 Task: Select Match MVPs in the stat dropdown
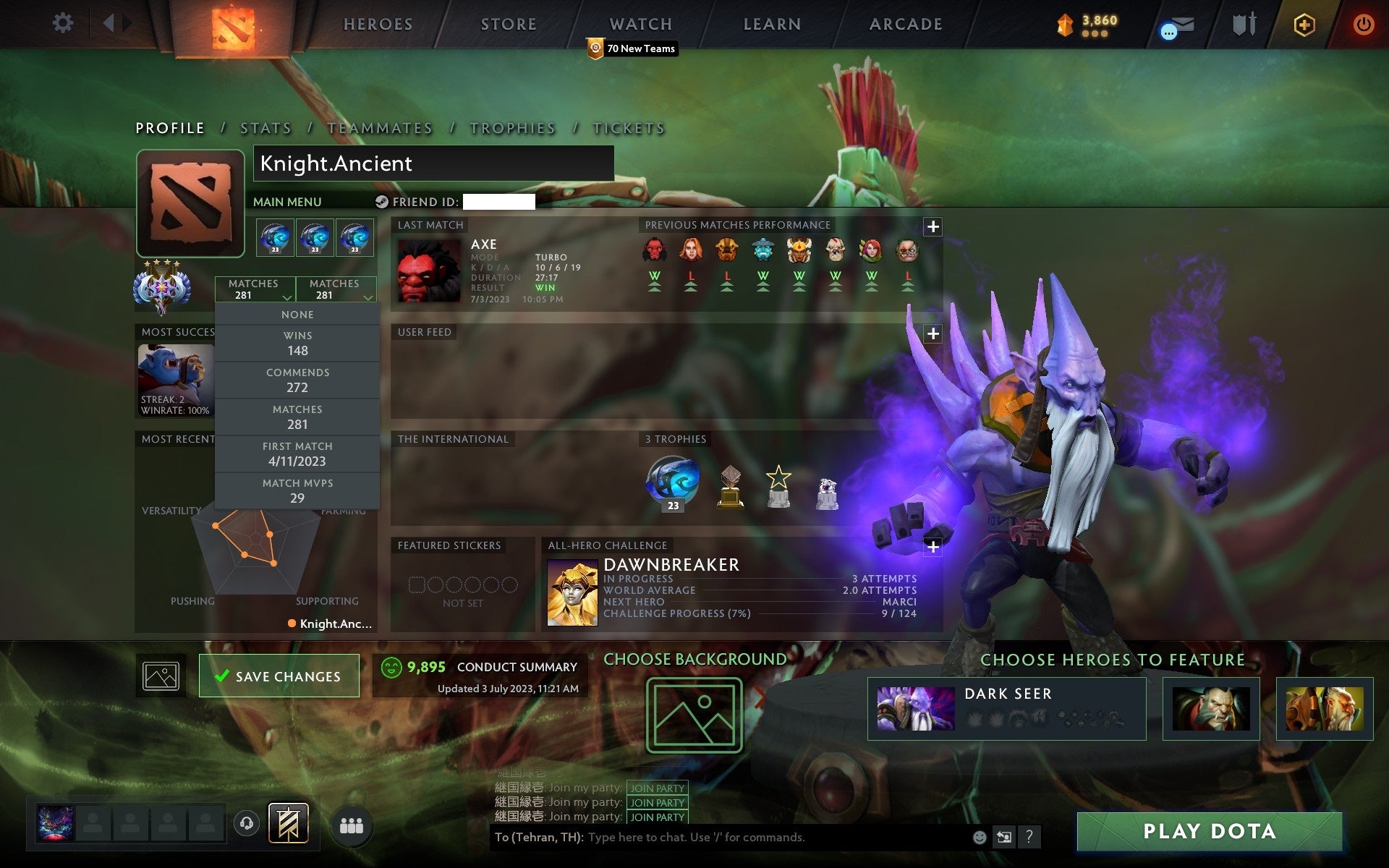pyautogui.click(x=298, y=490)
